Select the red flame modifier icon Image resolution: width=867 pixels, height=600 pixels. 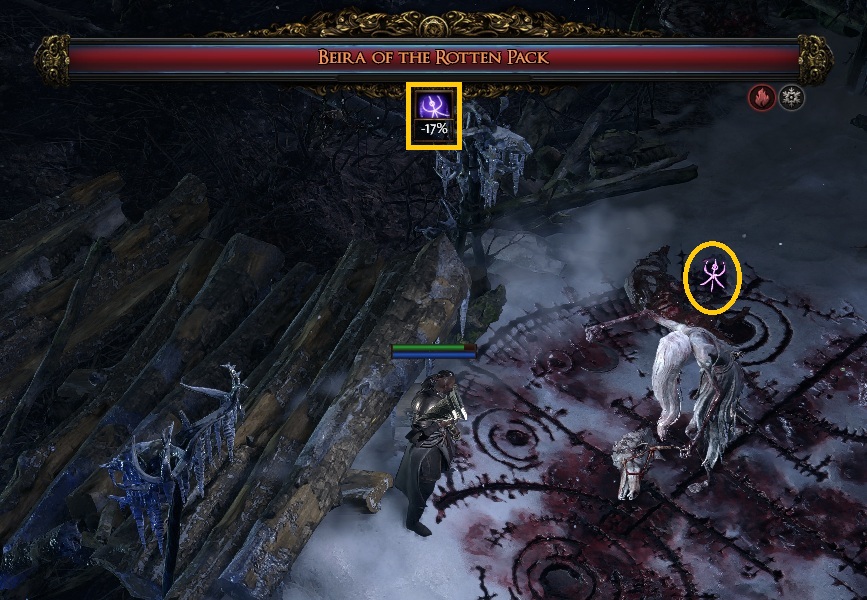762,97
